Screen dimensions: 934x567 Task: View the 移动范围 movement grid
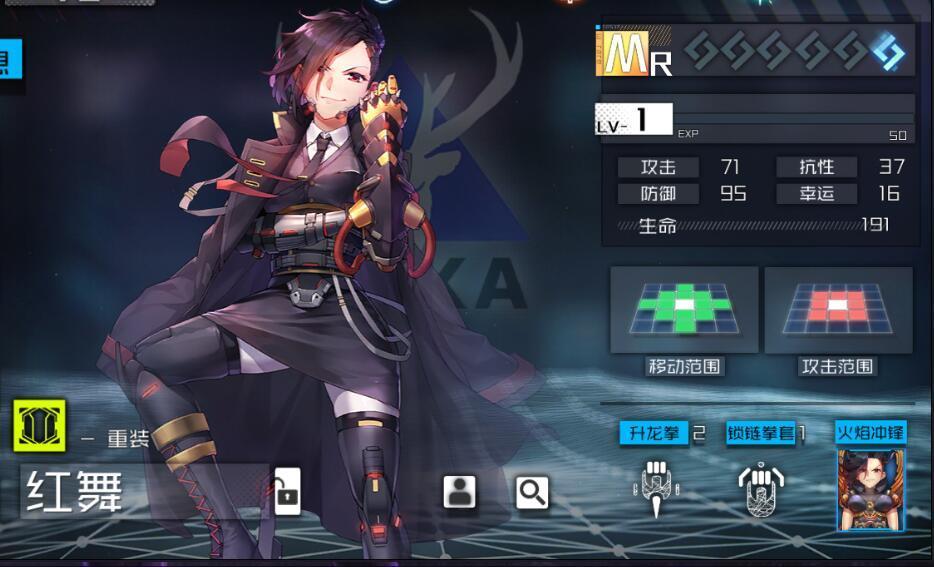pyautogui.click(x=684, y=310)
